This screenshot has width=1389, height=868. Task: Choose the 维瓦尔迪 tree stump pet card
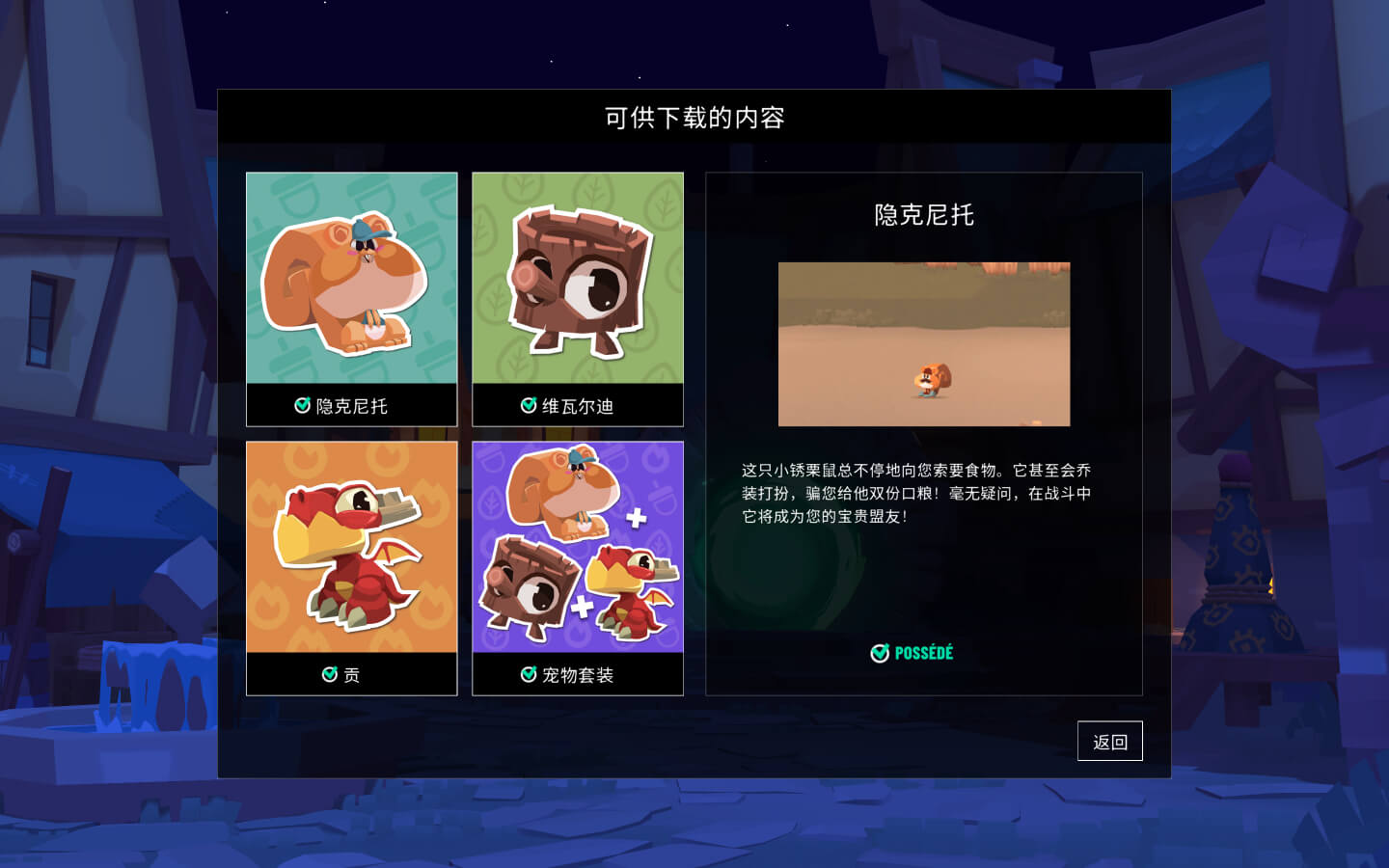pyautogui.click(x=577, y=299)
